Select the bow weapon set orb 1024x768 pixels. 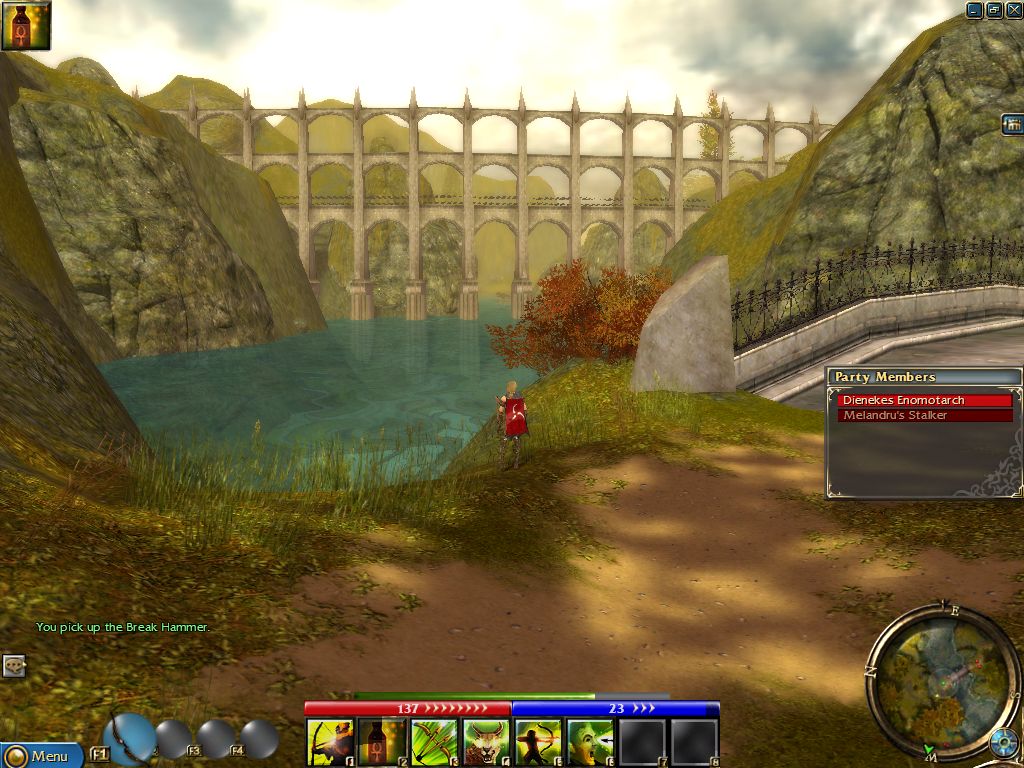129,738
